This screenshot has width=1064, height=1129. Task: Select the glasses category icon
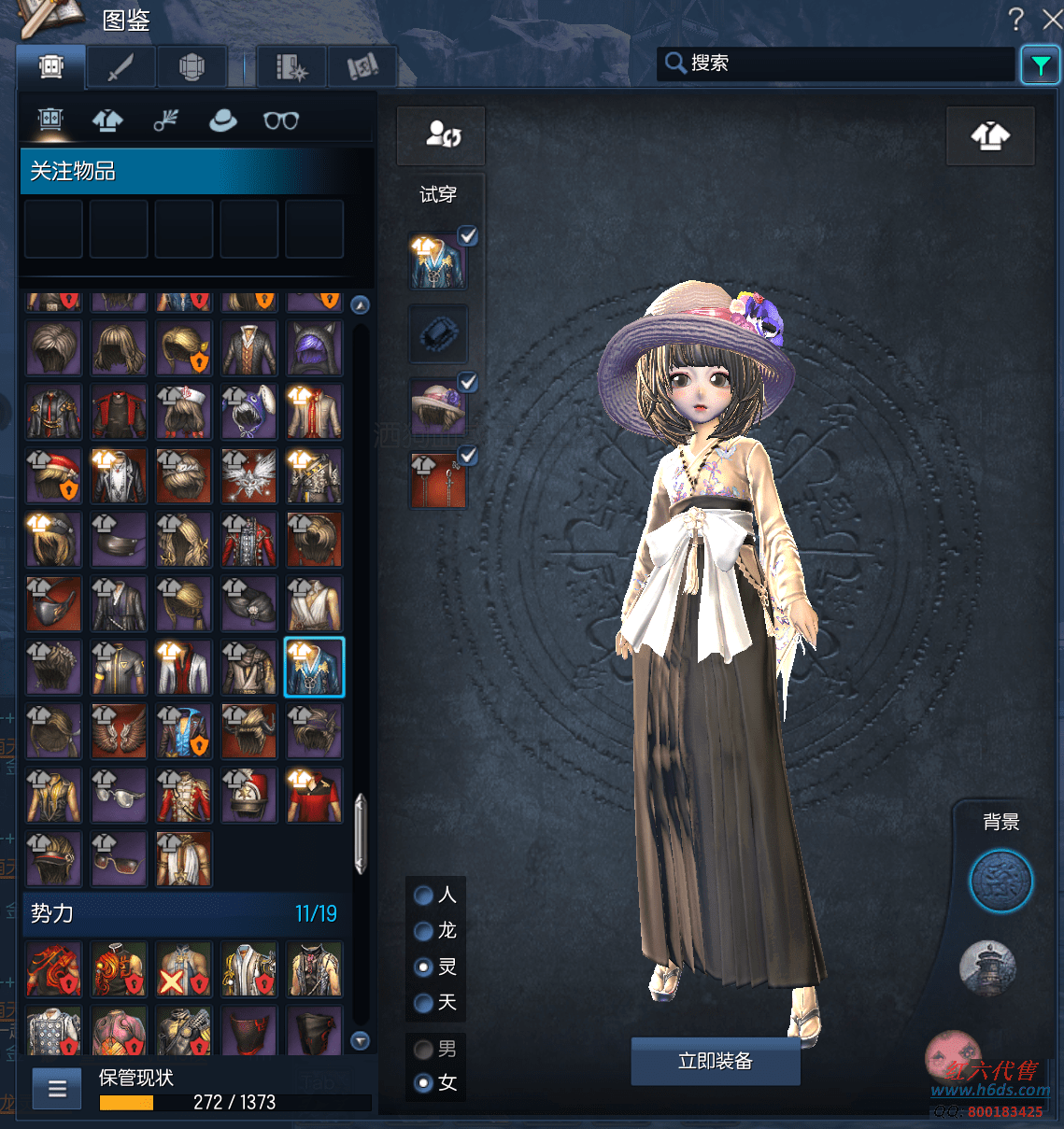coord(280,120)
